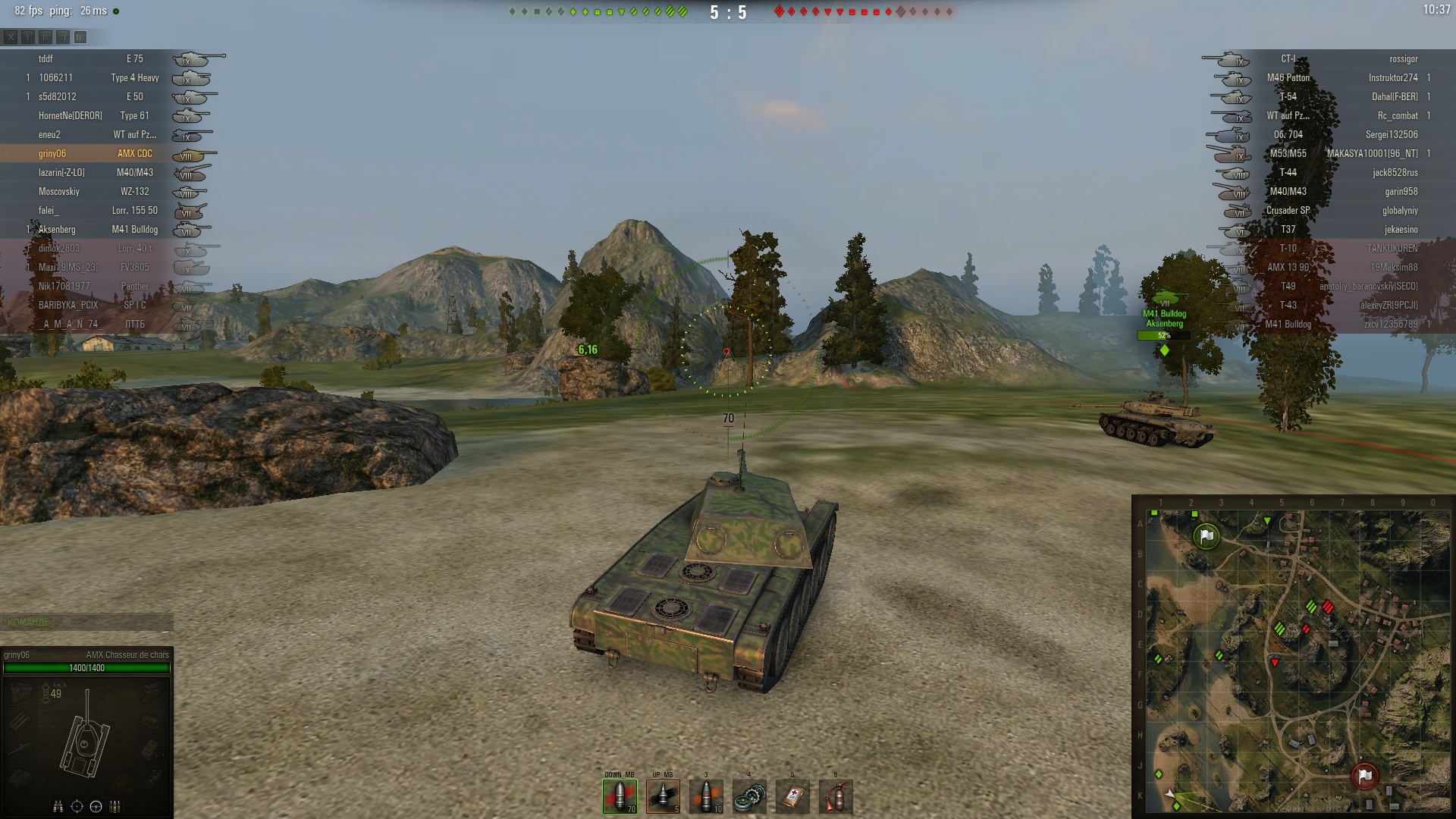Select the standard shell with 70 rounds
The width and height of the screenshot is (1456, 819).
pos(620,796)
